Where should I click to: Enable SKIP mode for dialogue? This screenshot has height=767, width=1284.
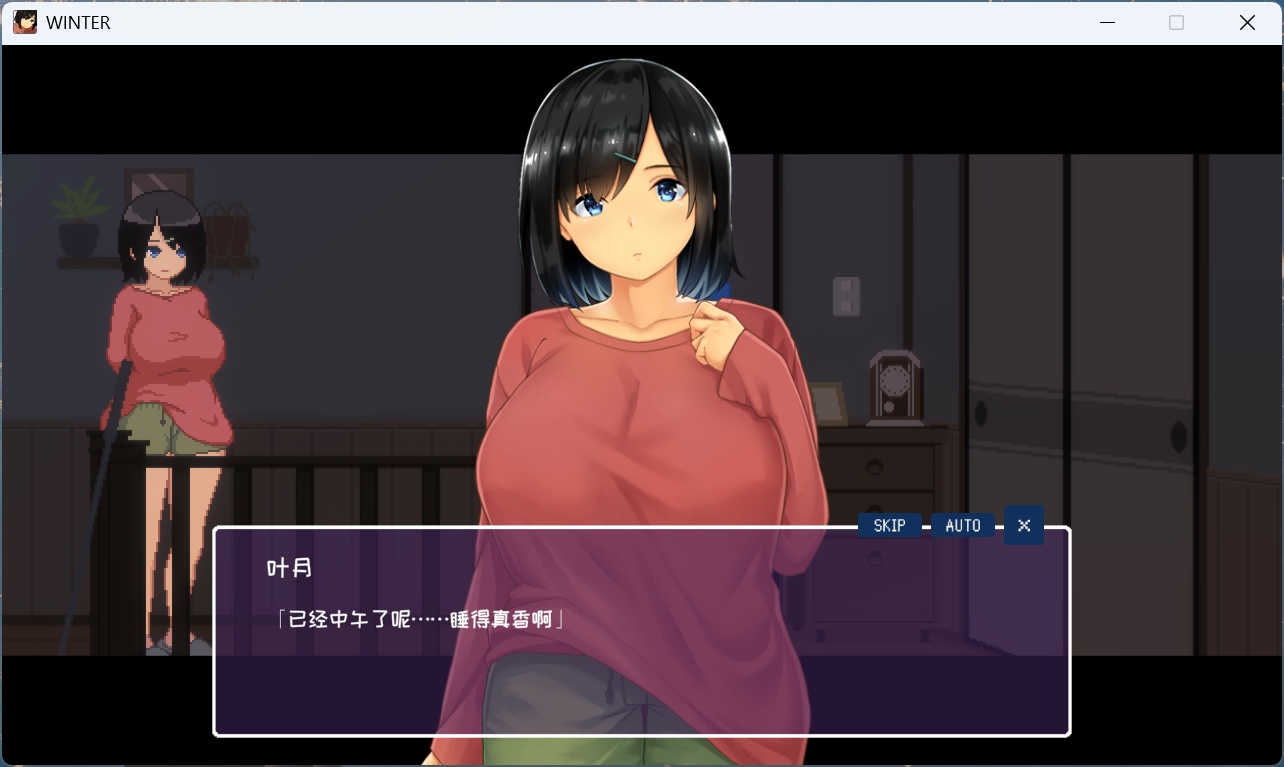(888, 525)
